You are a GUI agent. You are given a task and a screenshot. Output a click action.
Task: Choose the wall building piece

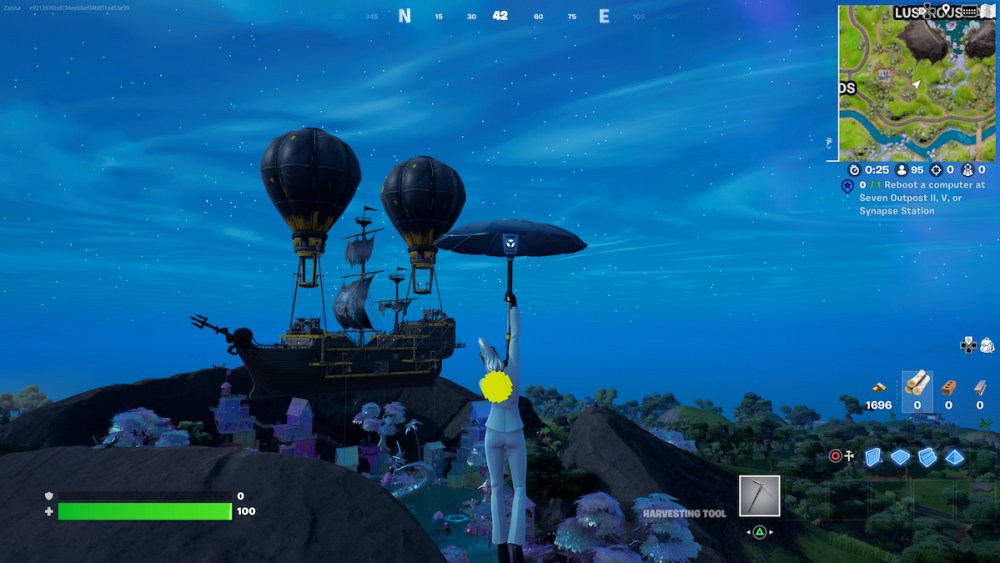tap(873, 457)
